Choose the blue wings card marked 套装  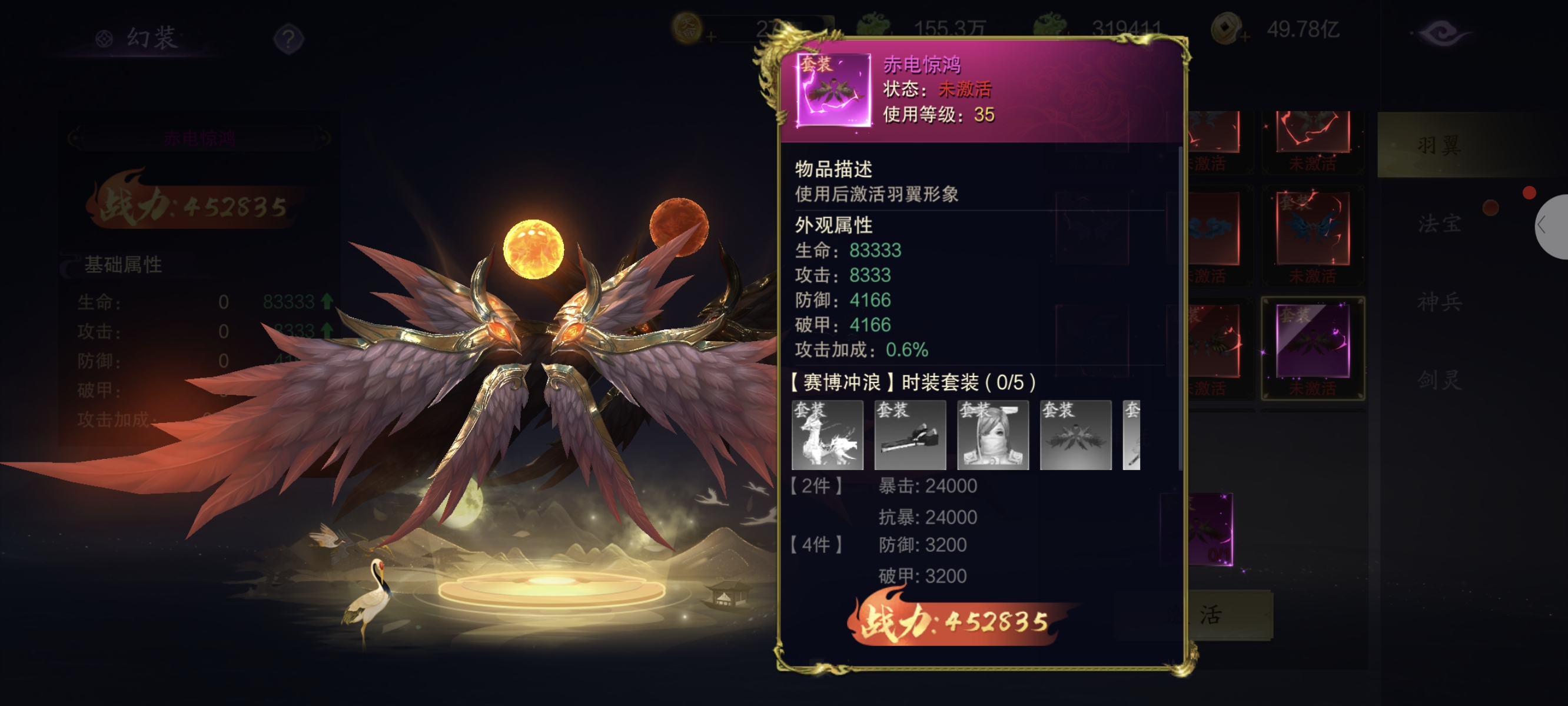(1313, 231)
